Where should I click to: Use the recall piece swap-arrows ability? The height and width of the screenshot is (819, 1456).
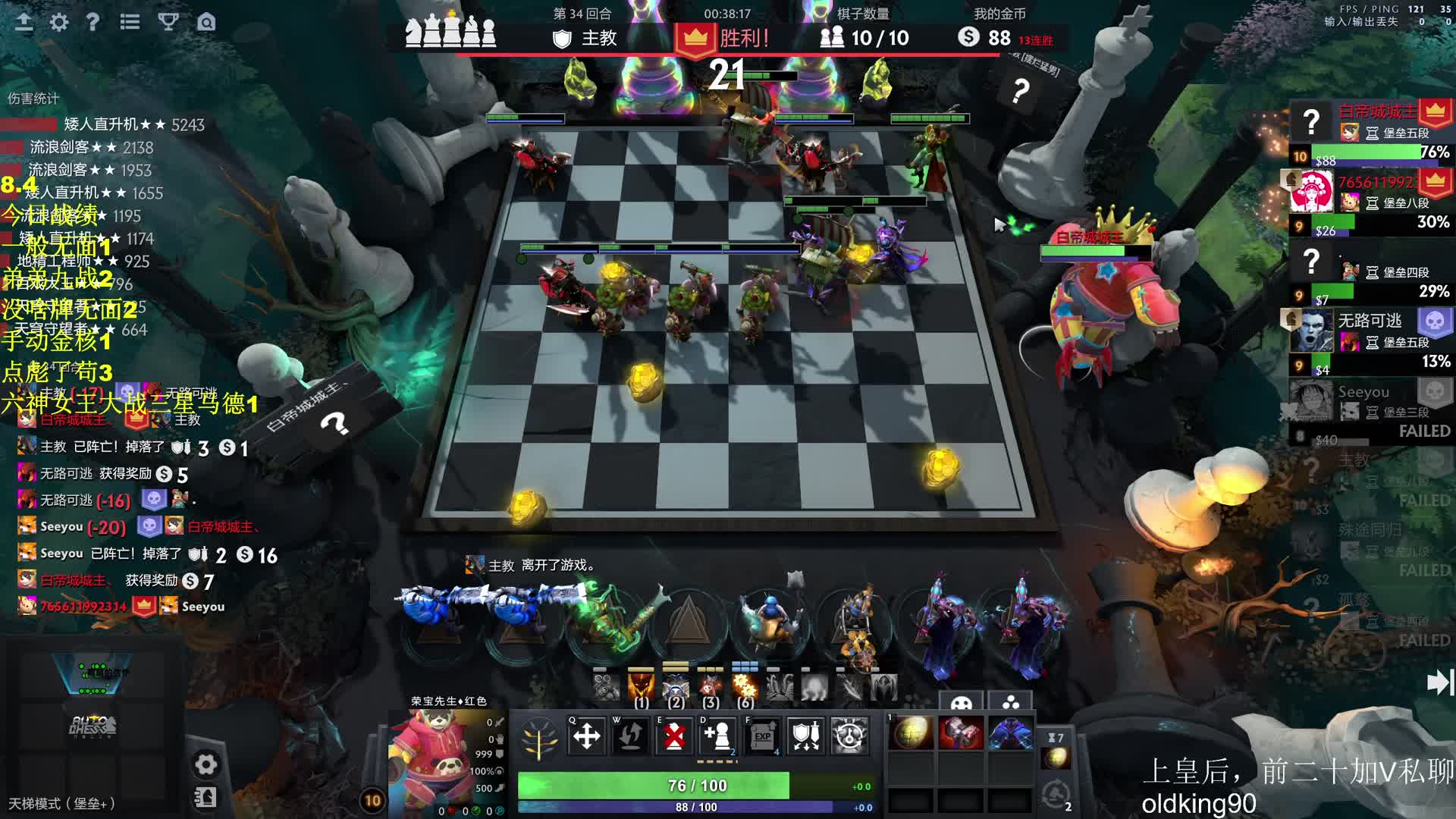[630, 735]
